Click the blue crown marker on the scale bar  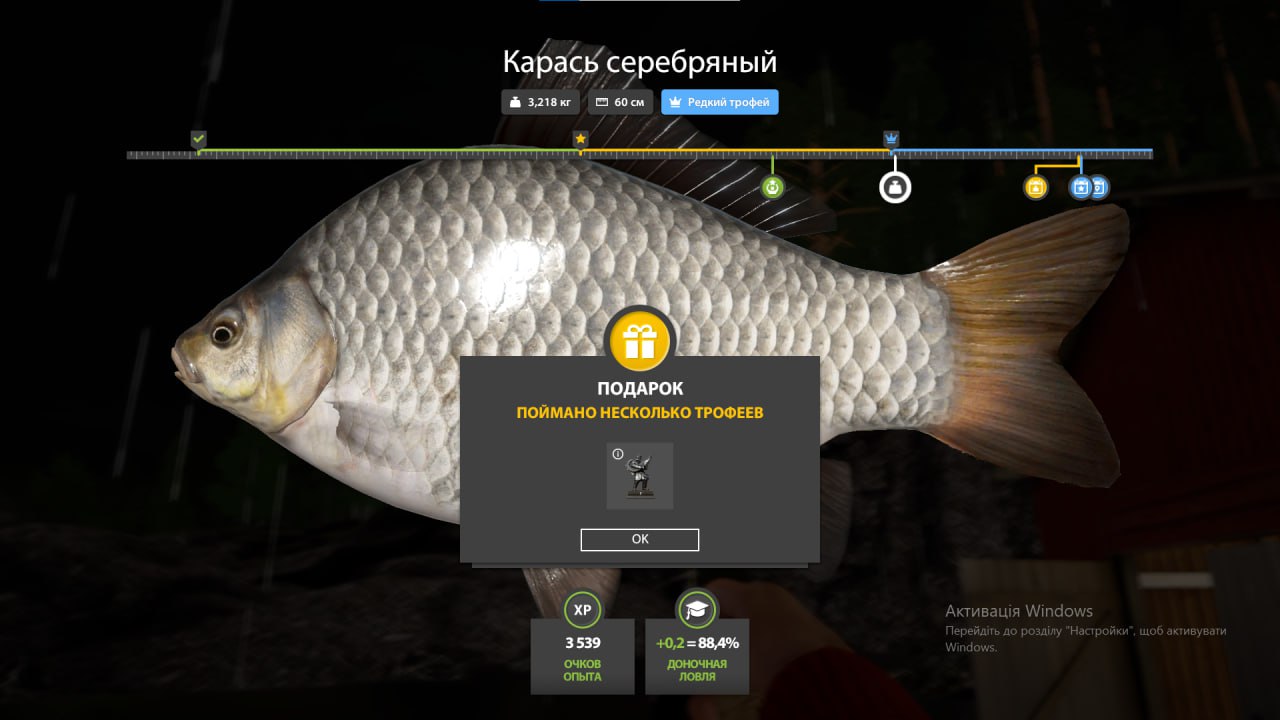coord(890,137)
